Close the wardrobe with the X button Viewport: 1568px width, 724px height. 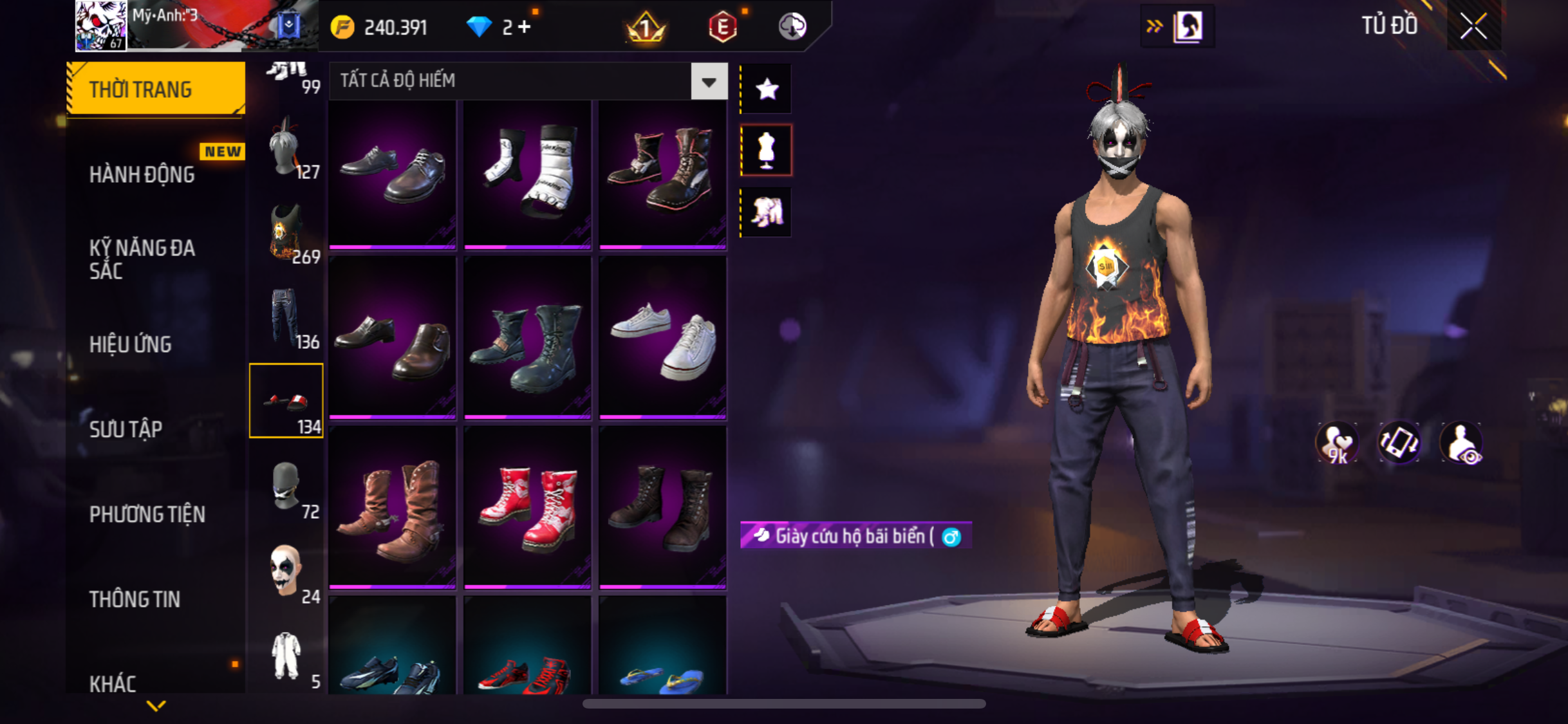[x=1473, y=26]
